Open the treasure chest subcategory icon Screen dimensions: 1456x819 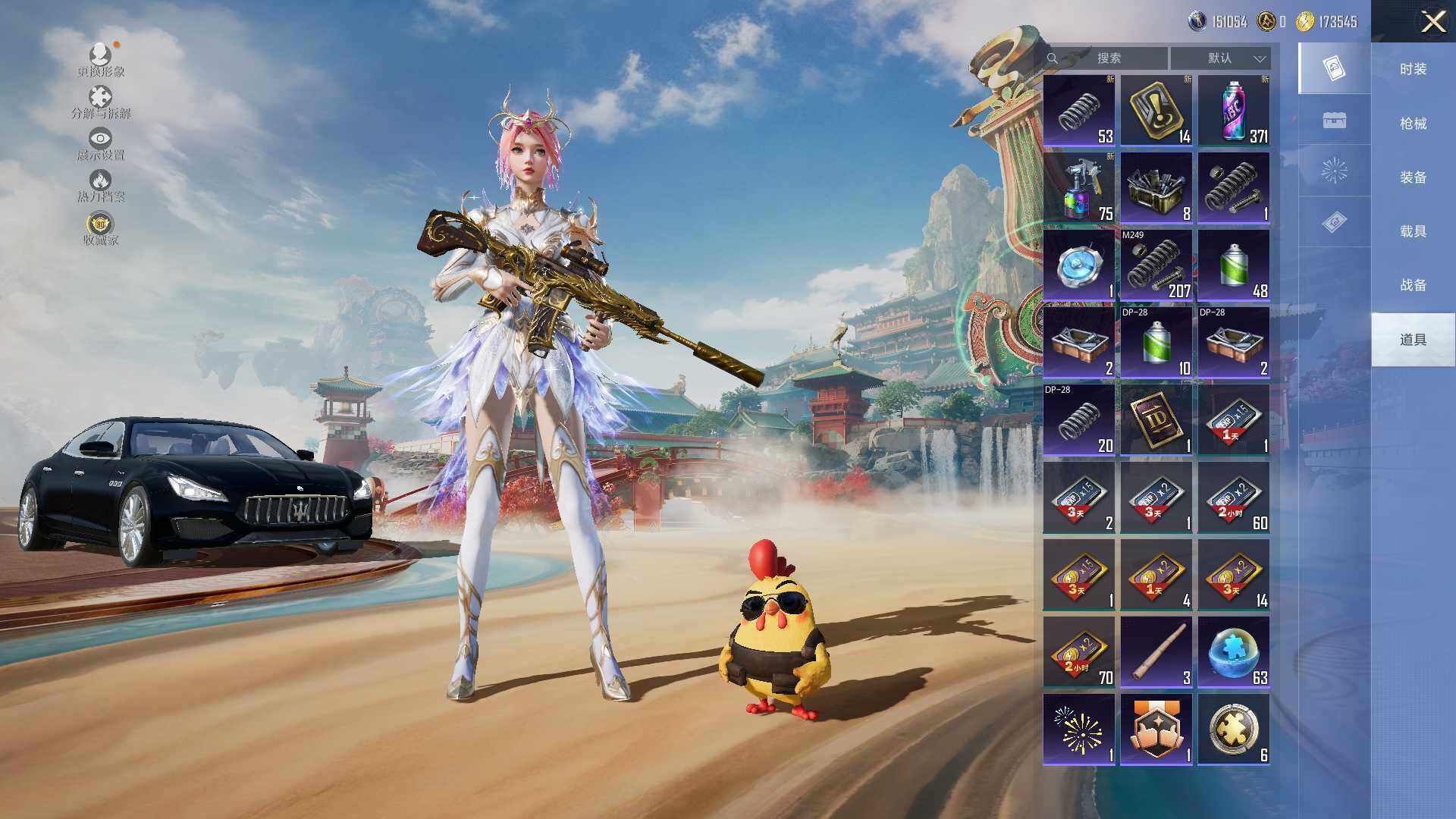click(x=1334, y=120)
